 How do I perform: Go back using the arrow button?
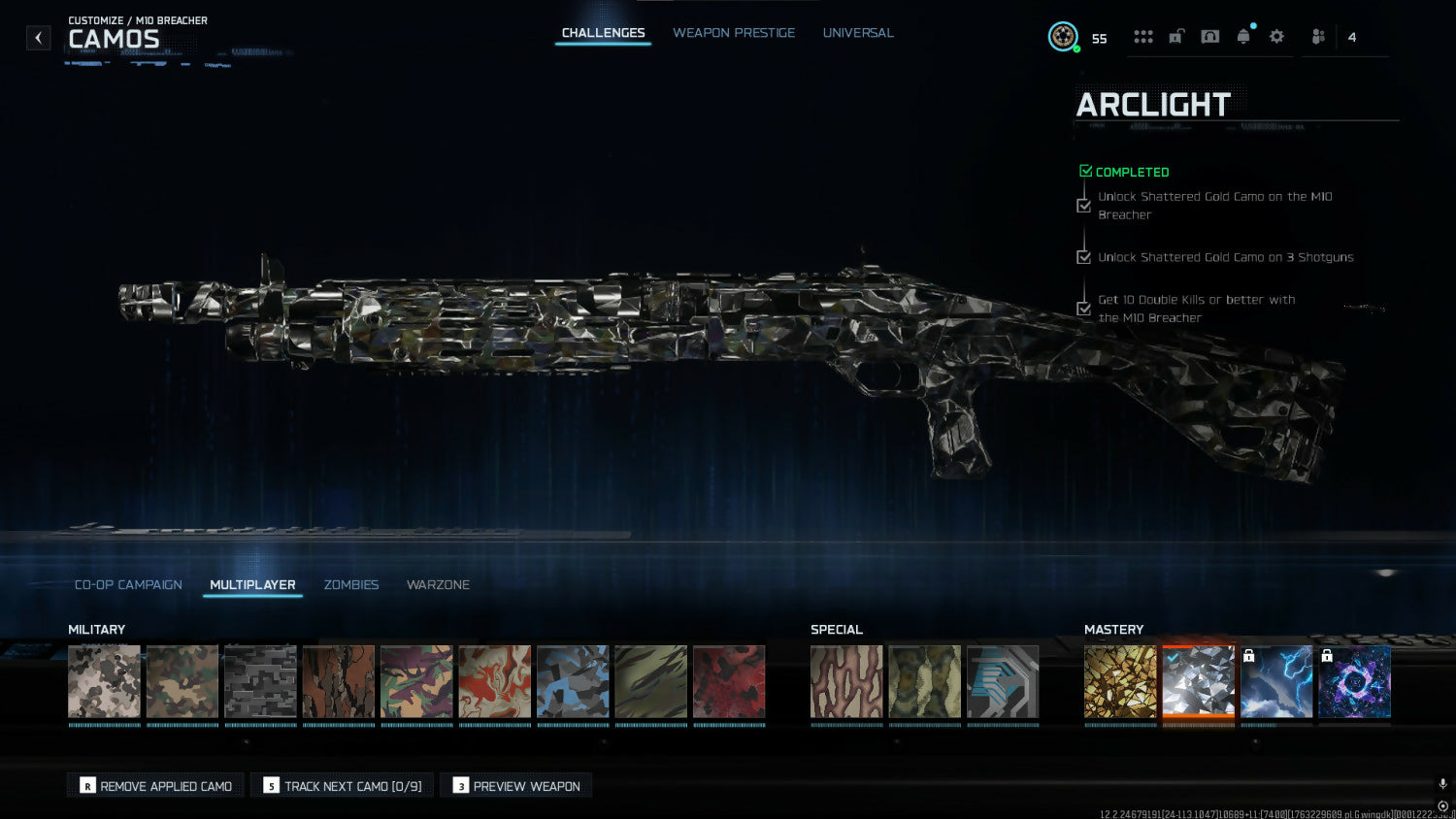coord(38,38)
